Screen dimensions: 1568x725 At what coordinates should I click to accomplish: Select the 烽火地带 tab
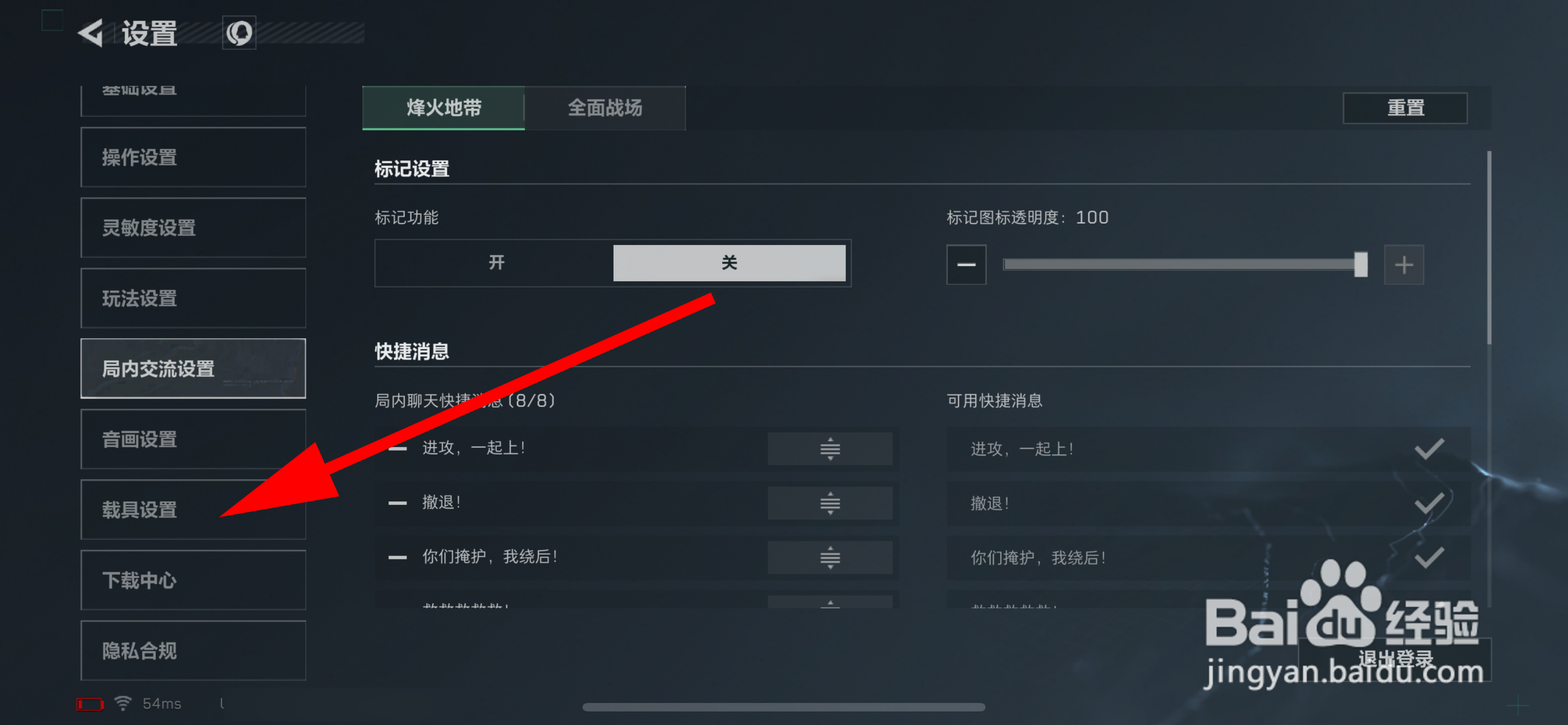[x=443, y=108]
